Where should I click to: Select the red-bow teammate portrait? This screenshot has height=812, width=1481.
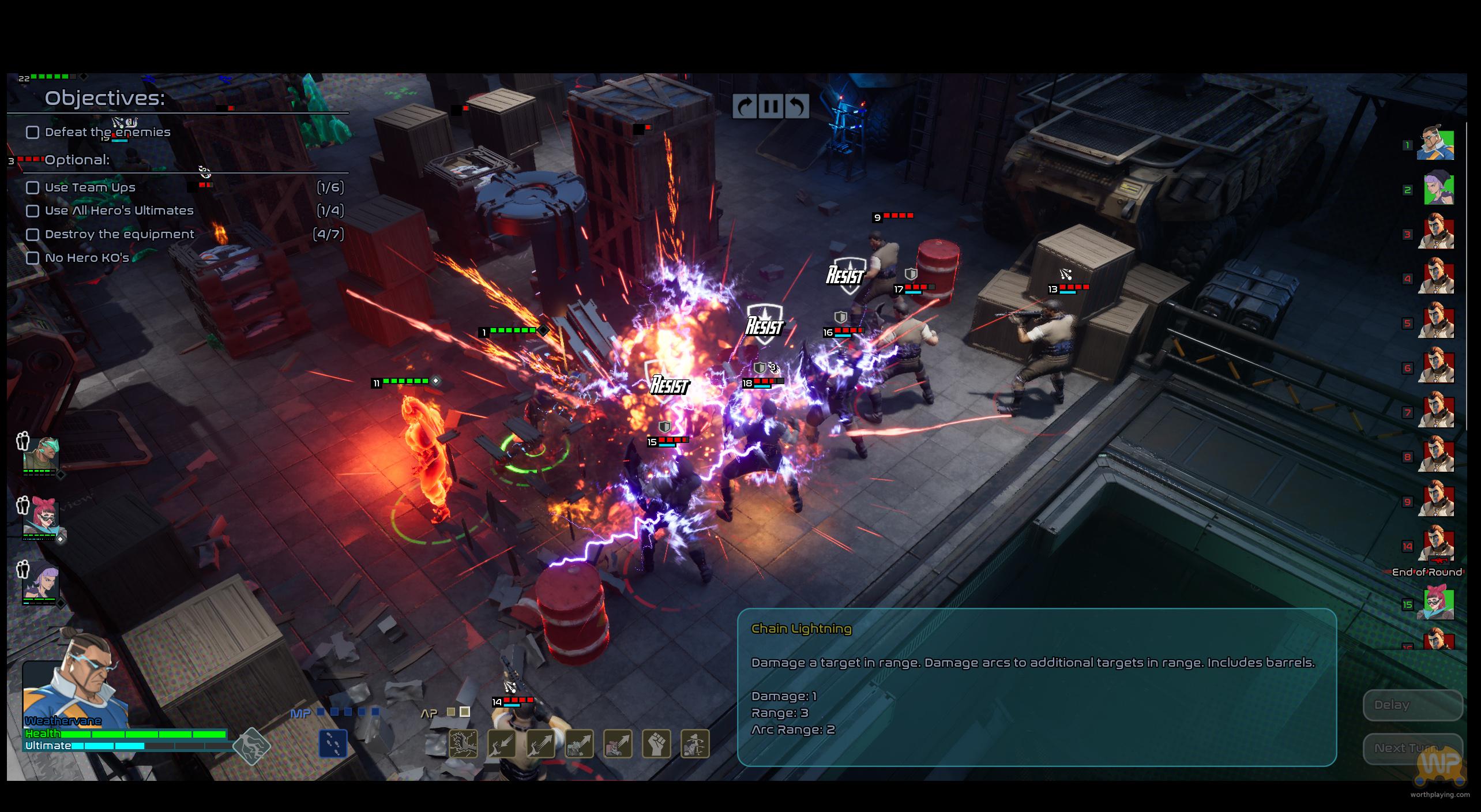40,517
